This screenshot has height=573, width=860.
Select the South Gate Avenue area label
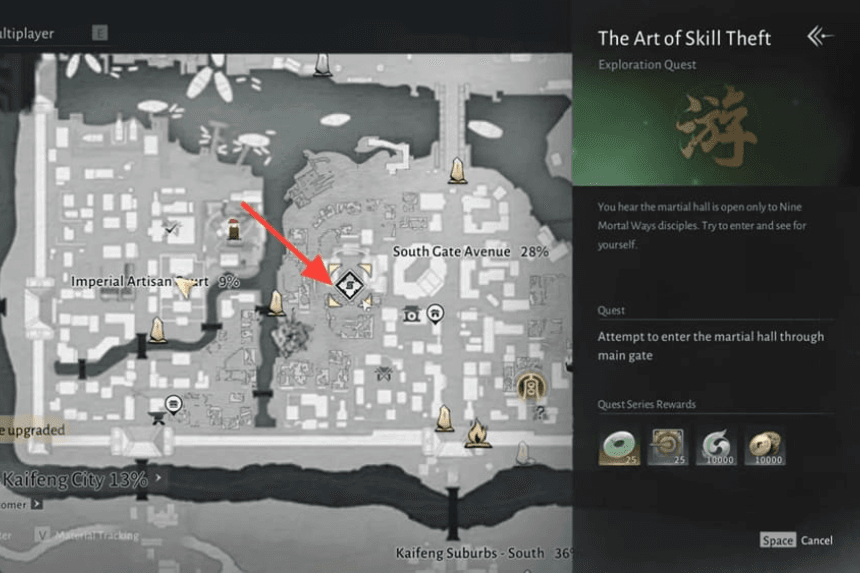[x=451, y=252]
